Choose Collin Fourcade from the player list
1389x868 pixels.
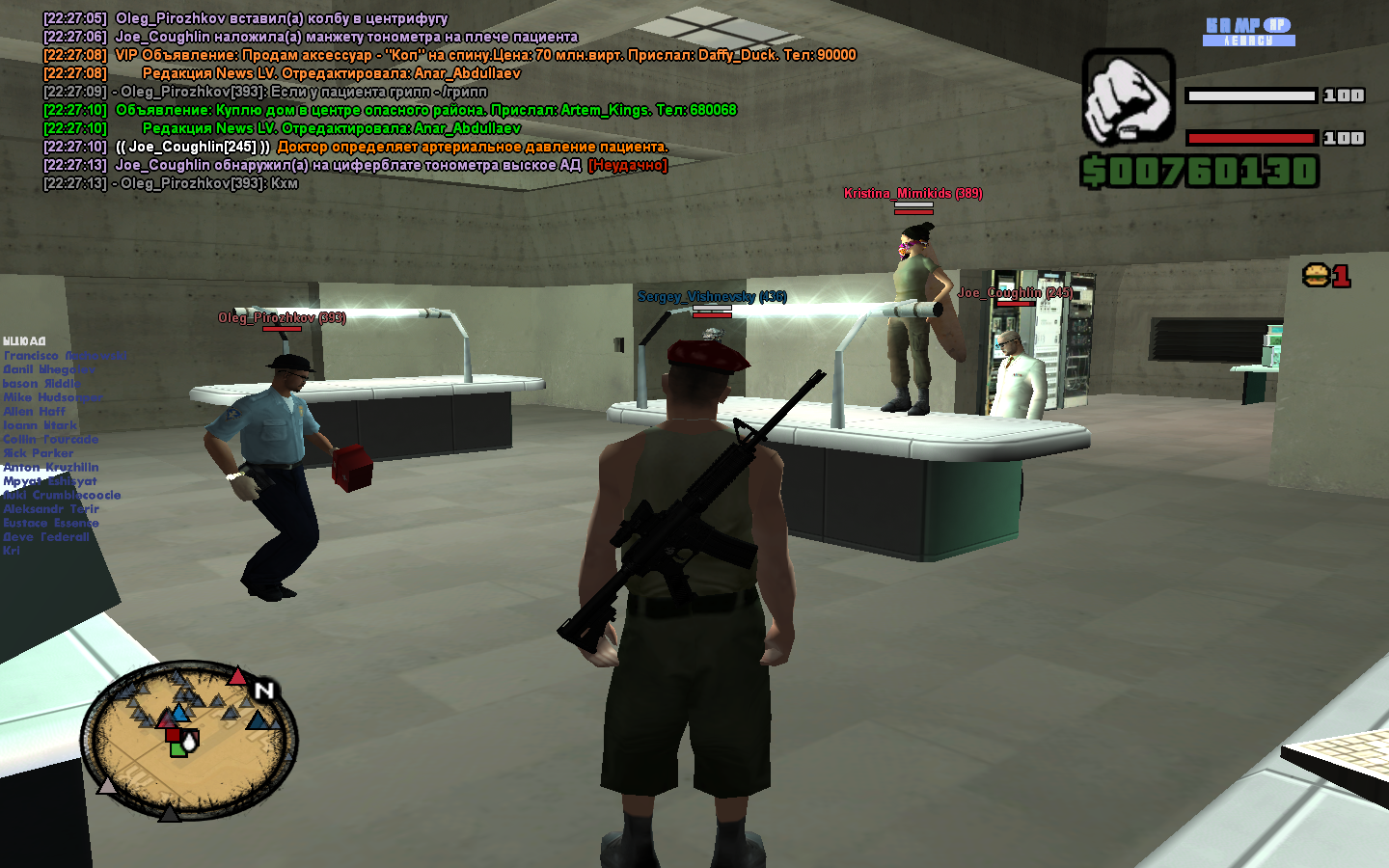pos(51,439)
